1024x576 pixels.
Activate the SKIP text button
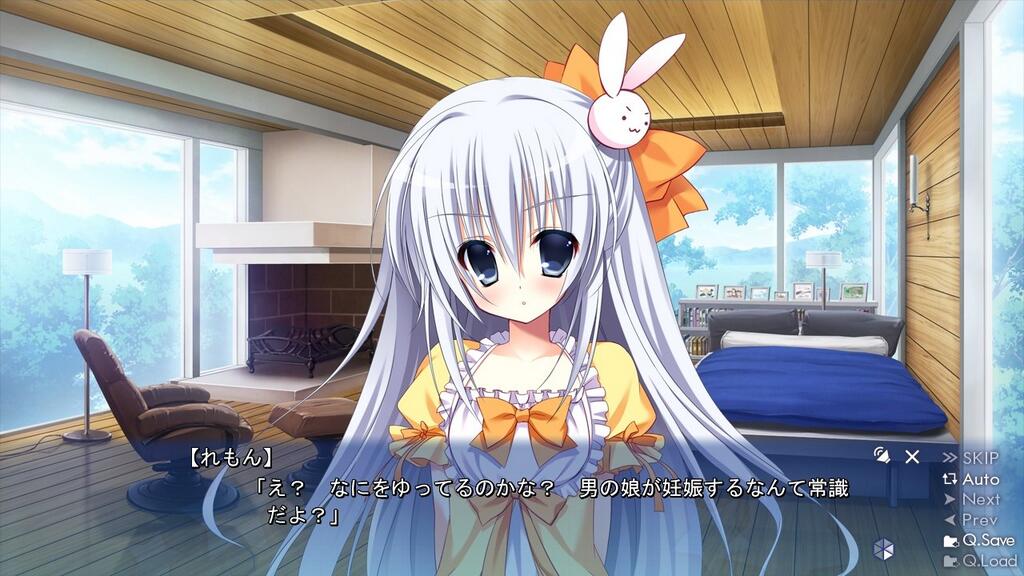point(970,458)
